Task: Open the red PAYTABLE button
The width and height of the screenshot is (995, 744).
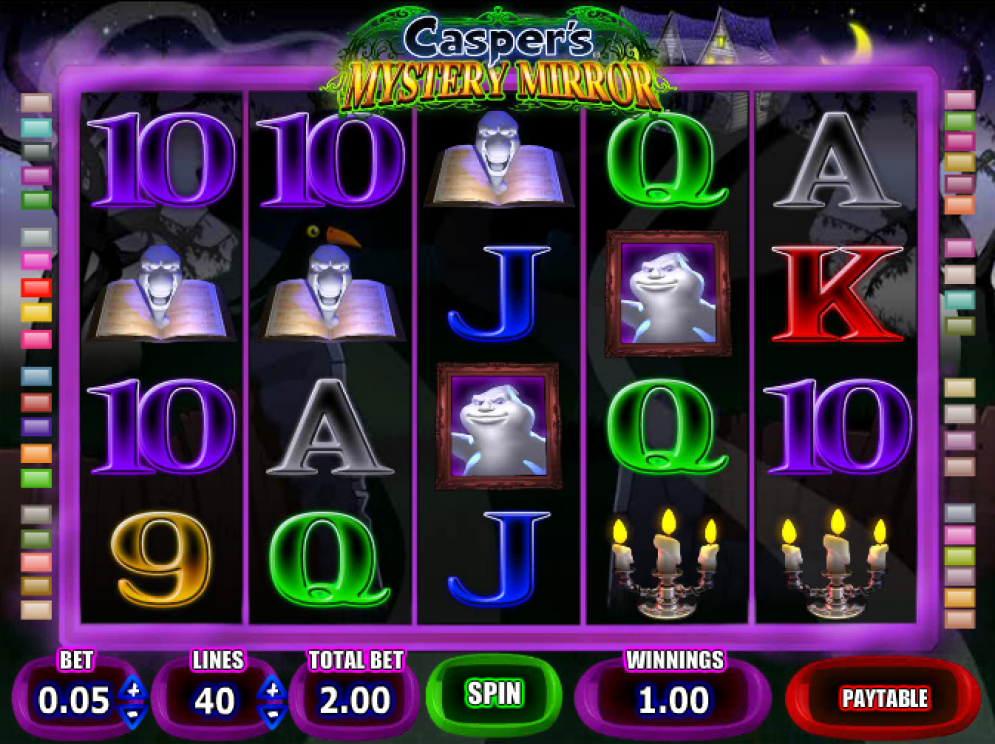Action: coord(884,698)
